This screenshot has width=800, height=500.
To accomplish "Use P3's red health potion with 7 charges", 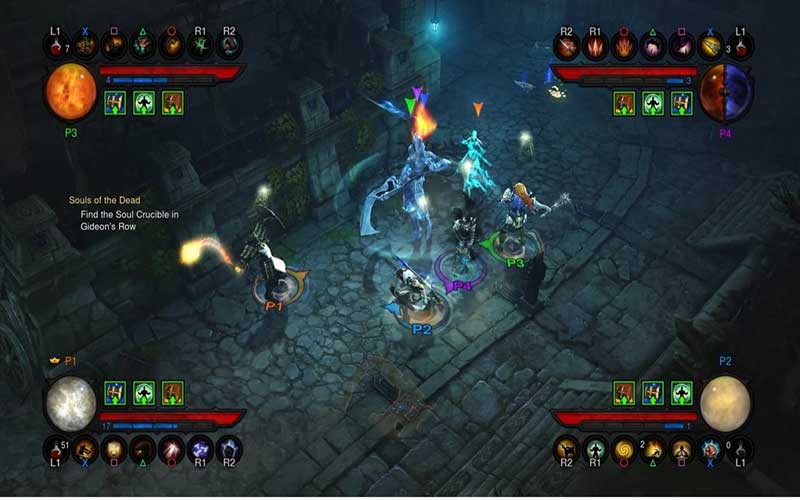I will pos(56,47).
